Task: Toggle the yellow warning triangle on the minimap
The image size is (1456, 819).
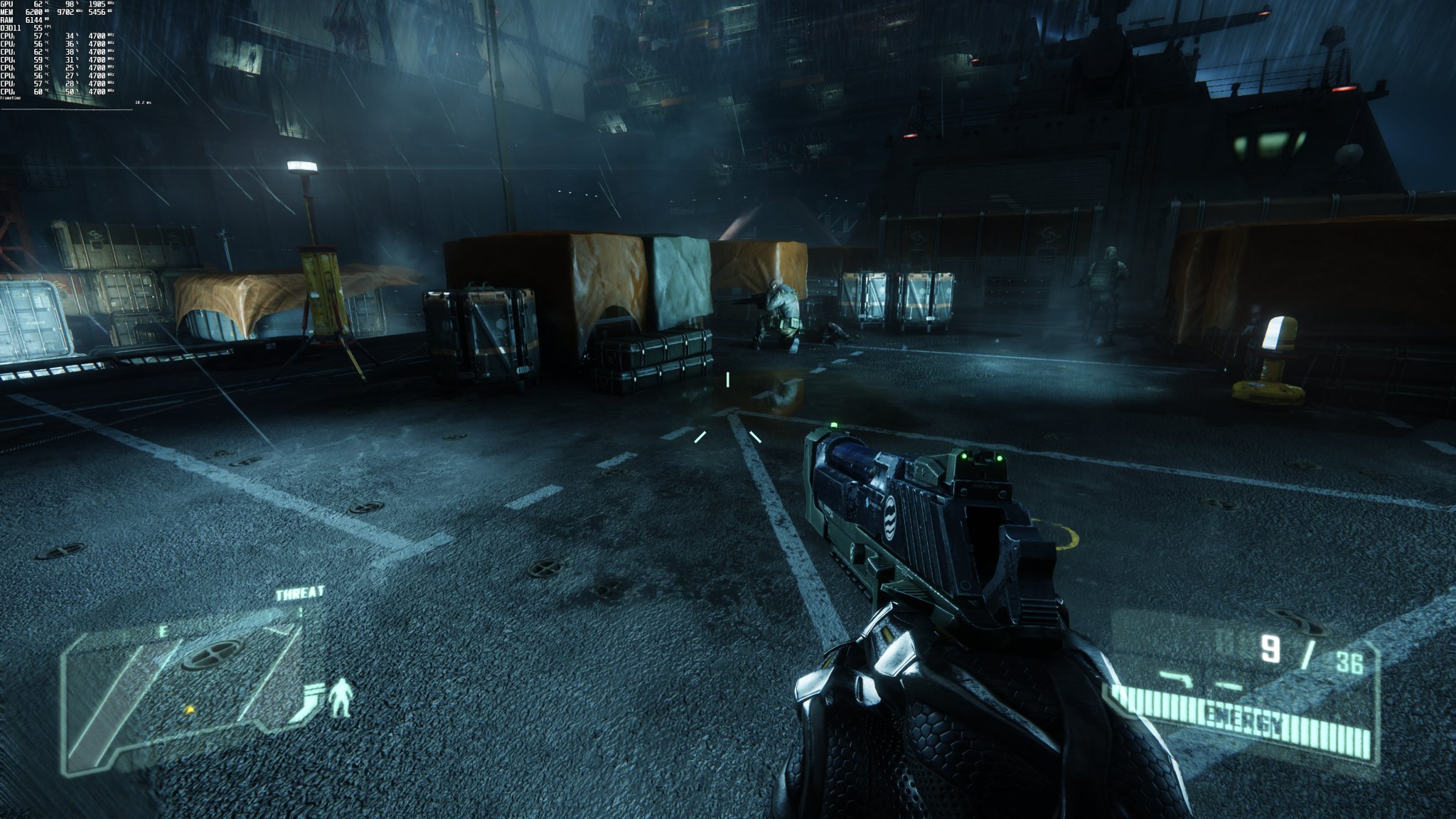Action: [x=191, y=710]
